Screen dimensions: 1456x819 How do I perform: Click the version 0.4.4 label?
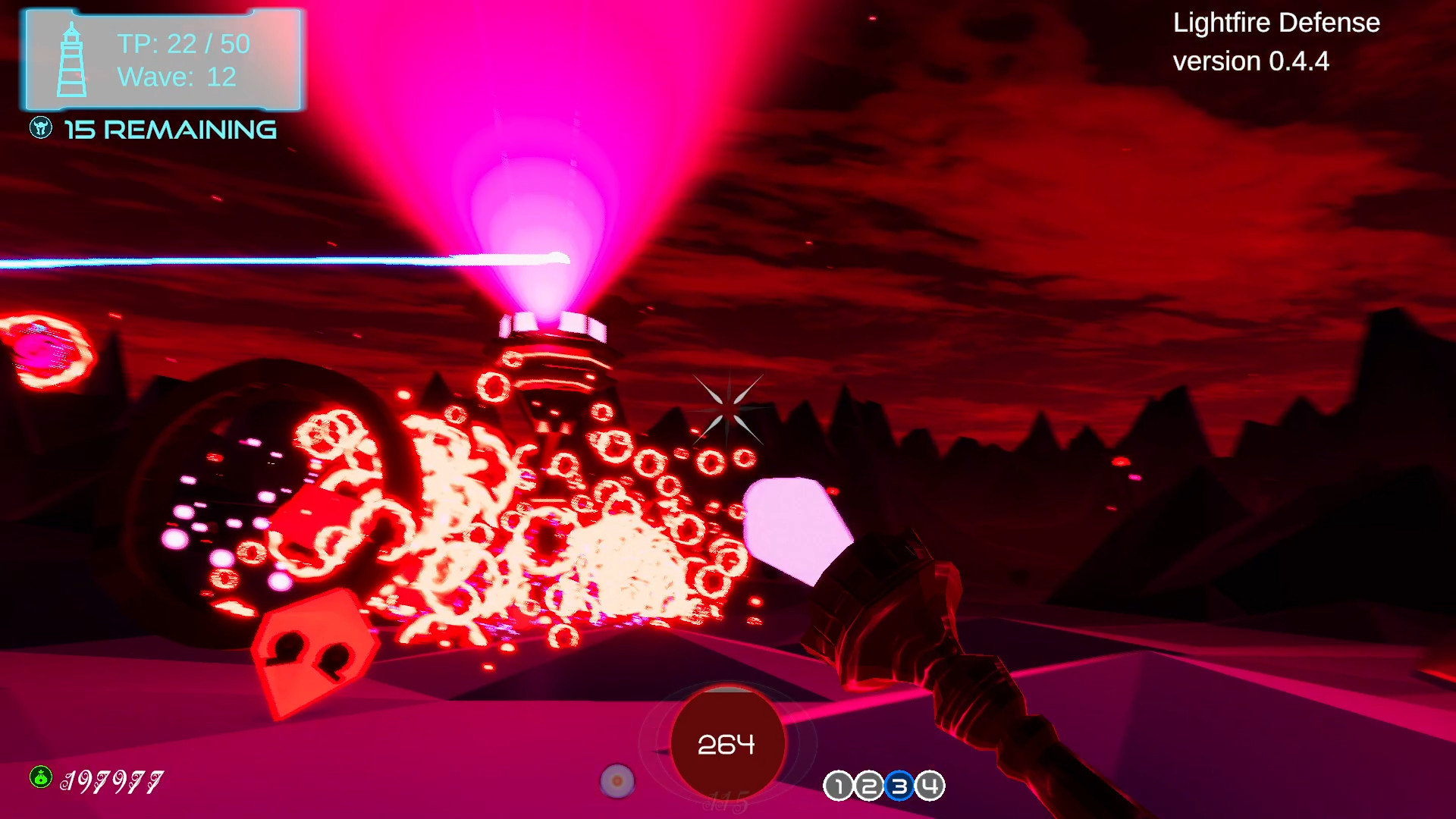1251,61
